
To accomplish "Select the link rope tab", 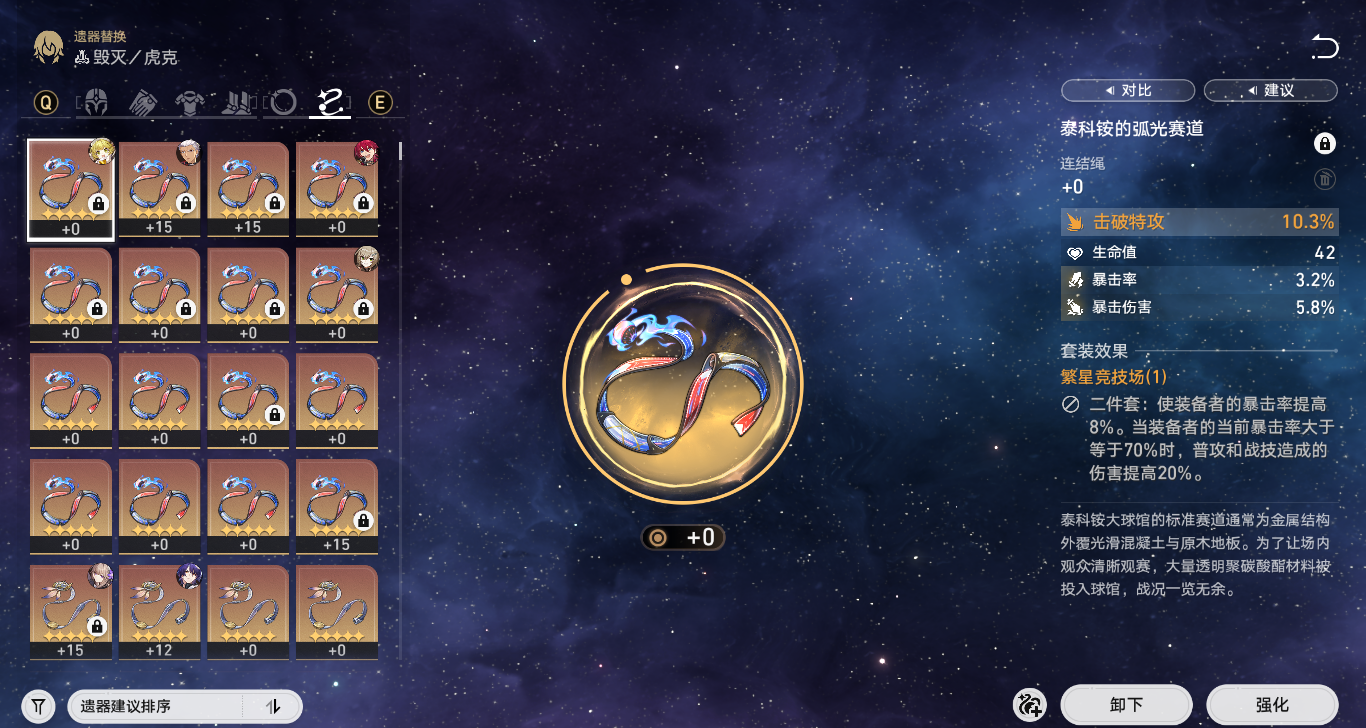I will (330, 102).
